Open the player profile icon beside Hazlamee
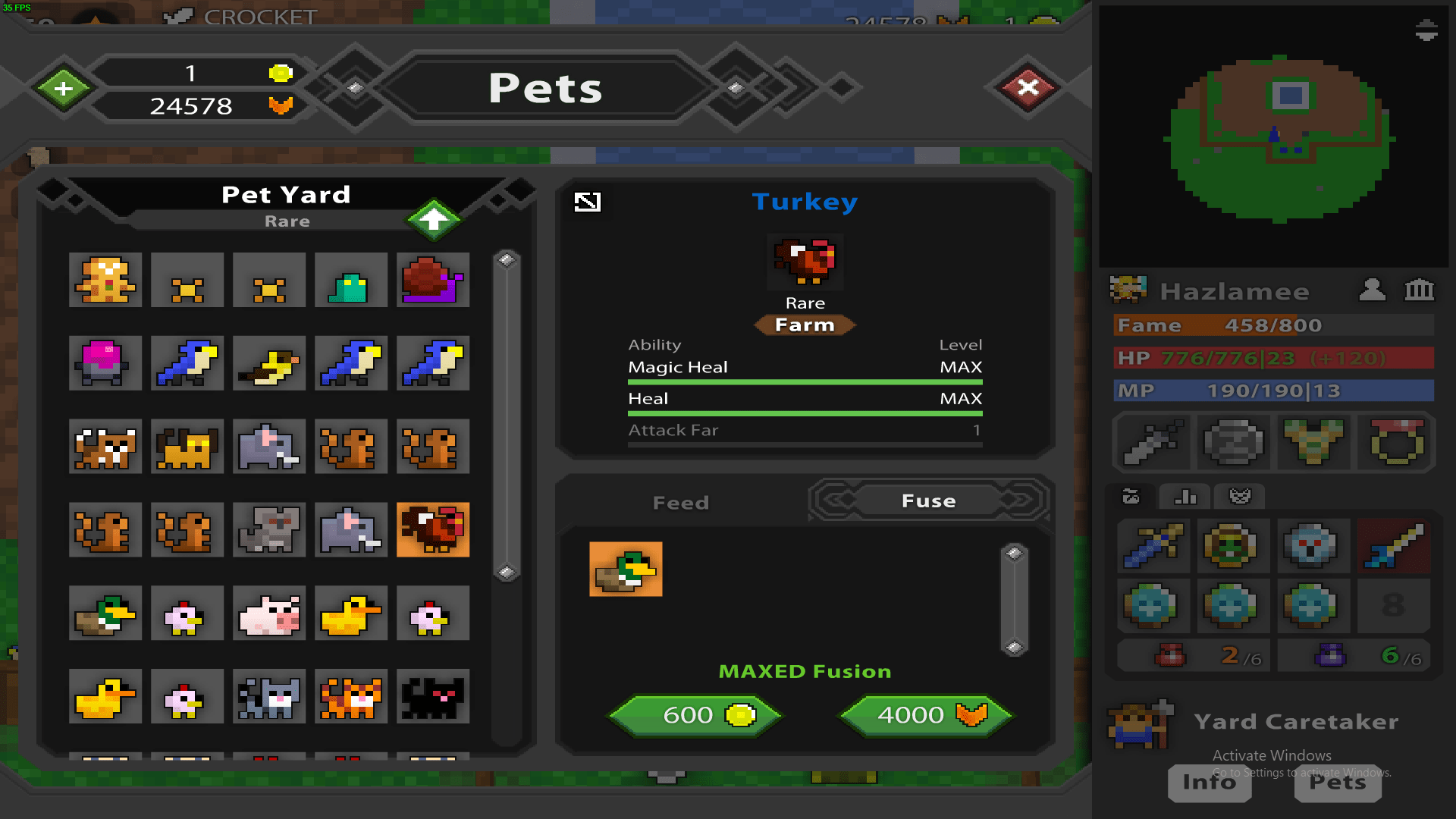Image resolution: width=1456 pixels, height=819 pixels. [1371, 290]
